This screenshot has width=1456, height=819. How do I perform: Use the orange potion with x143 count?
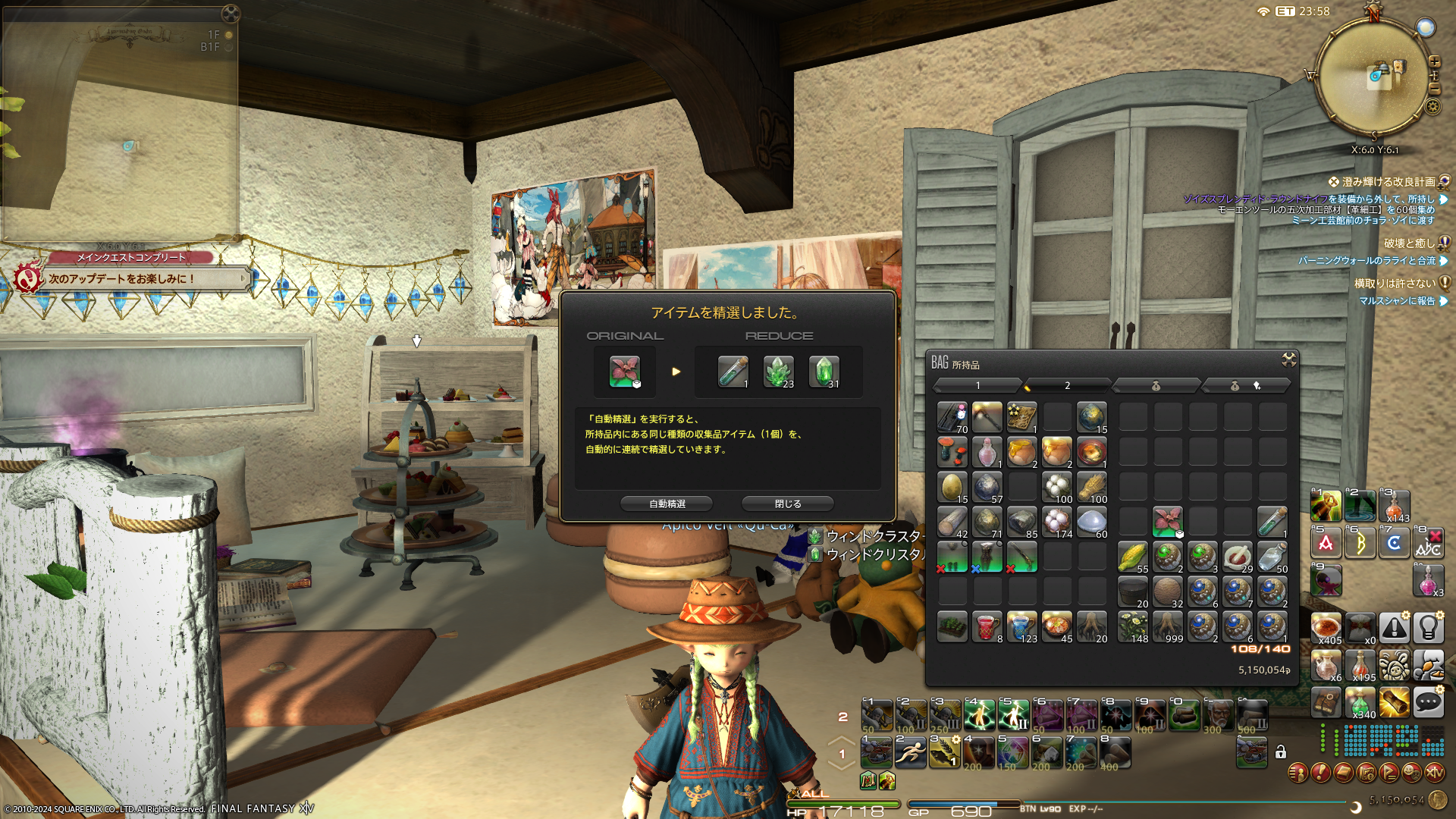coord(1395,506)
